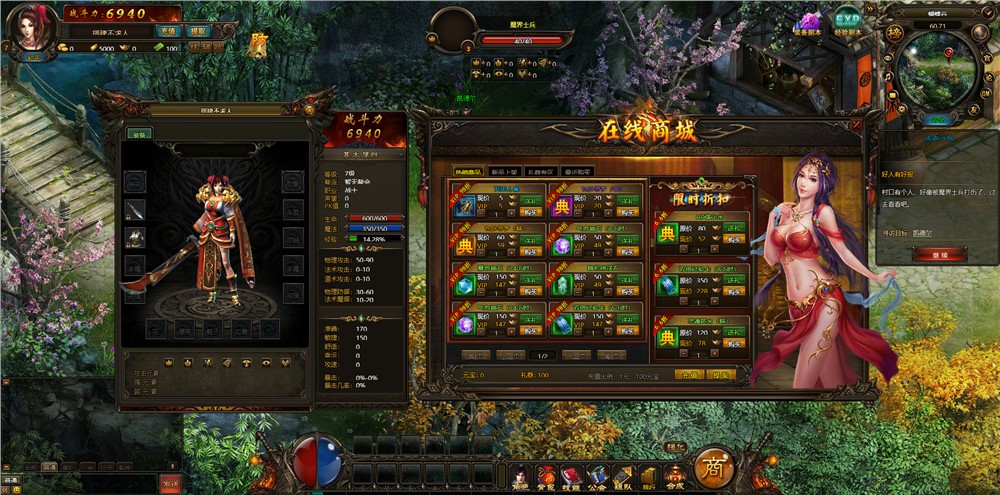Open the 技能 skills book icon

[x=572, y=476]
